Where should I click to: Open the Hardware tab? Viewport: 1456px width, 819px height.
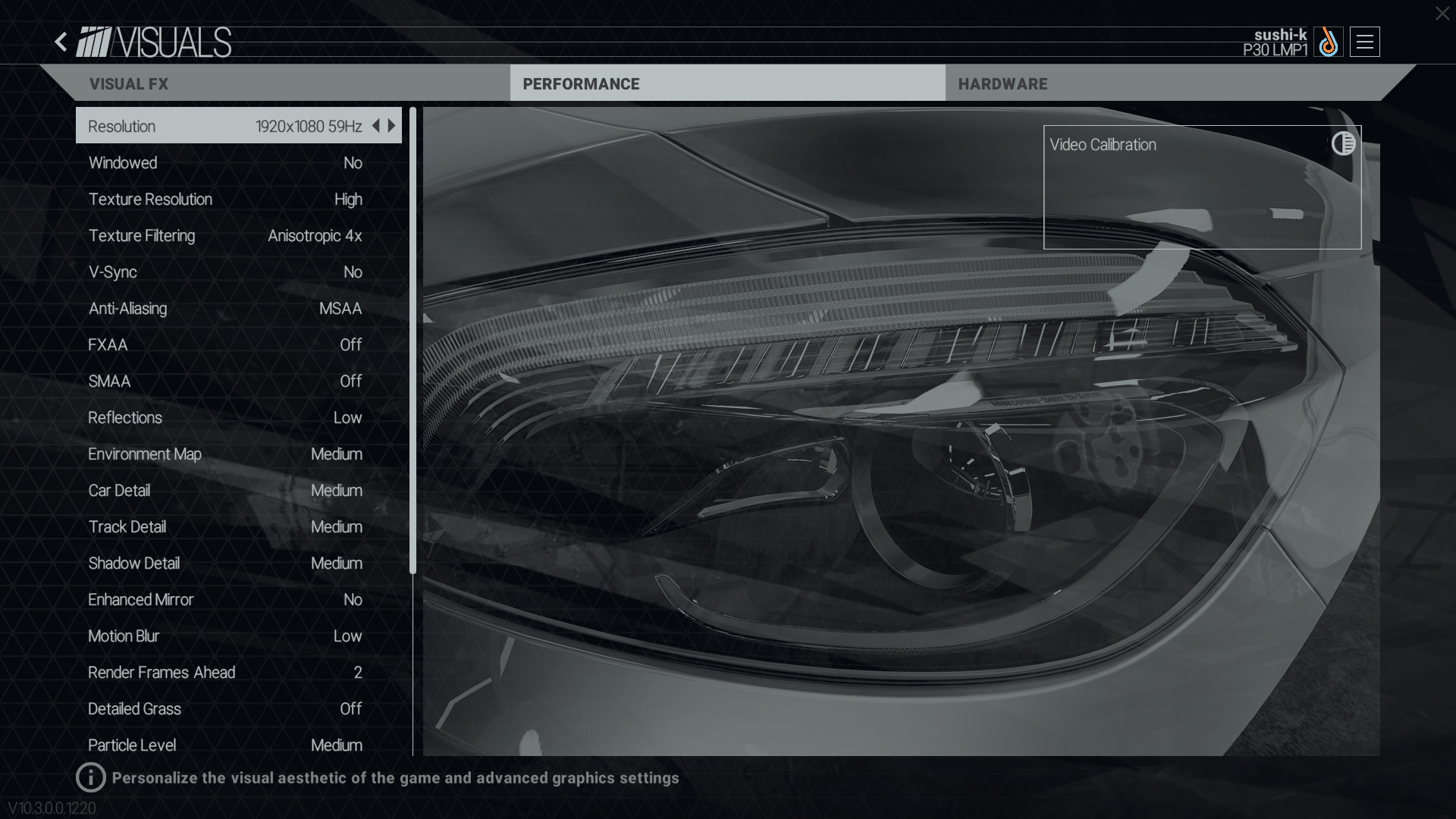1003,84
